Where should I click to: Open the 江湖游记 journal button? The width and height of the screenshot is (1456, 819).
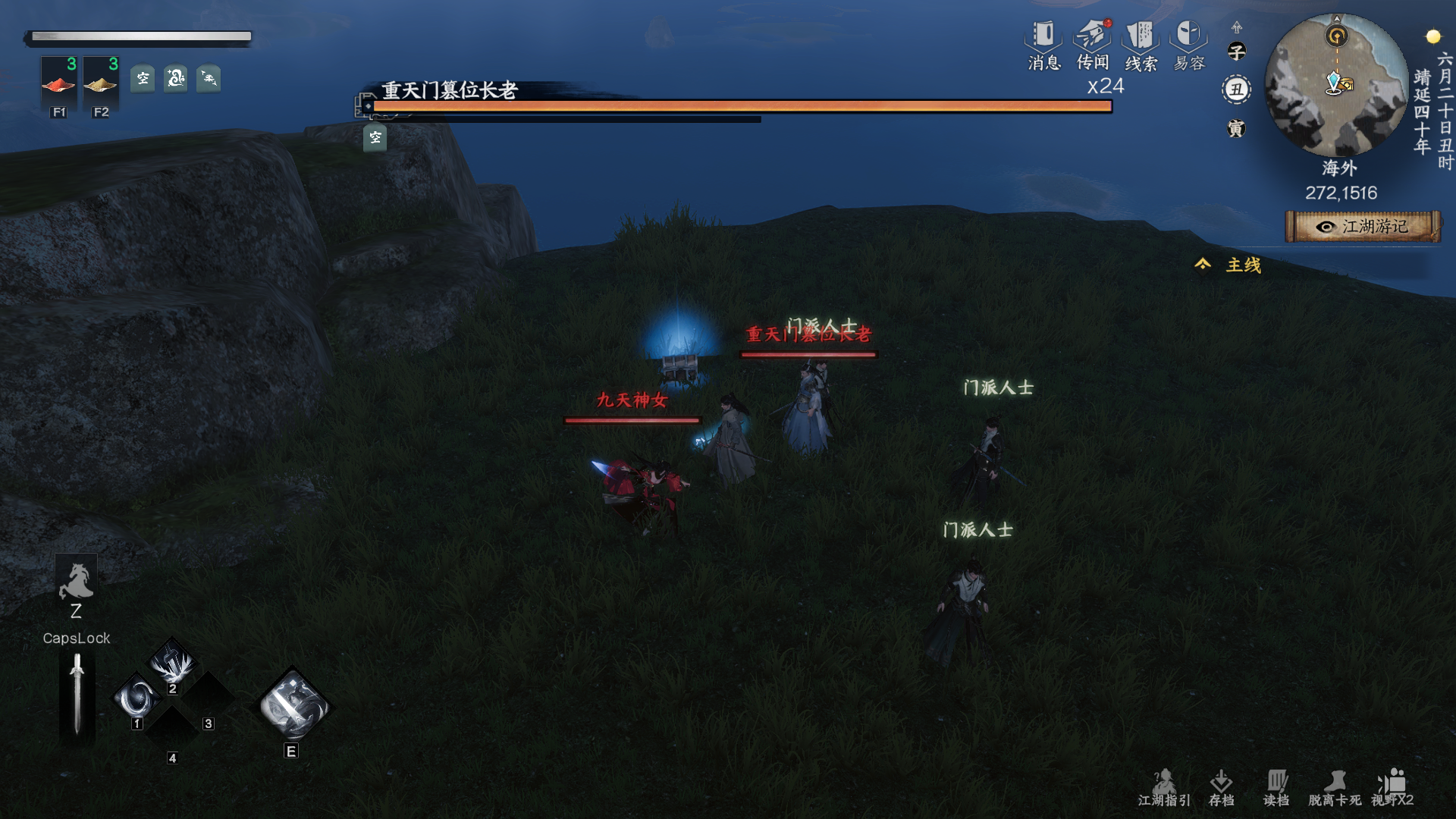(1363, 227)
